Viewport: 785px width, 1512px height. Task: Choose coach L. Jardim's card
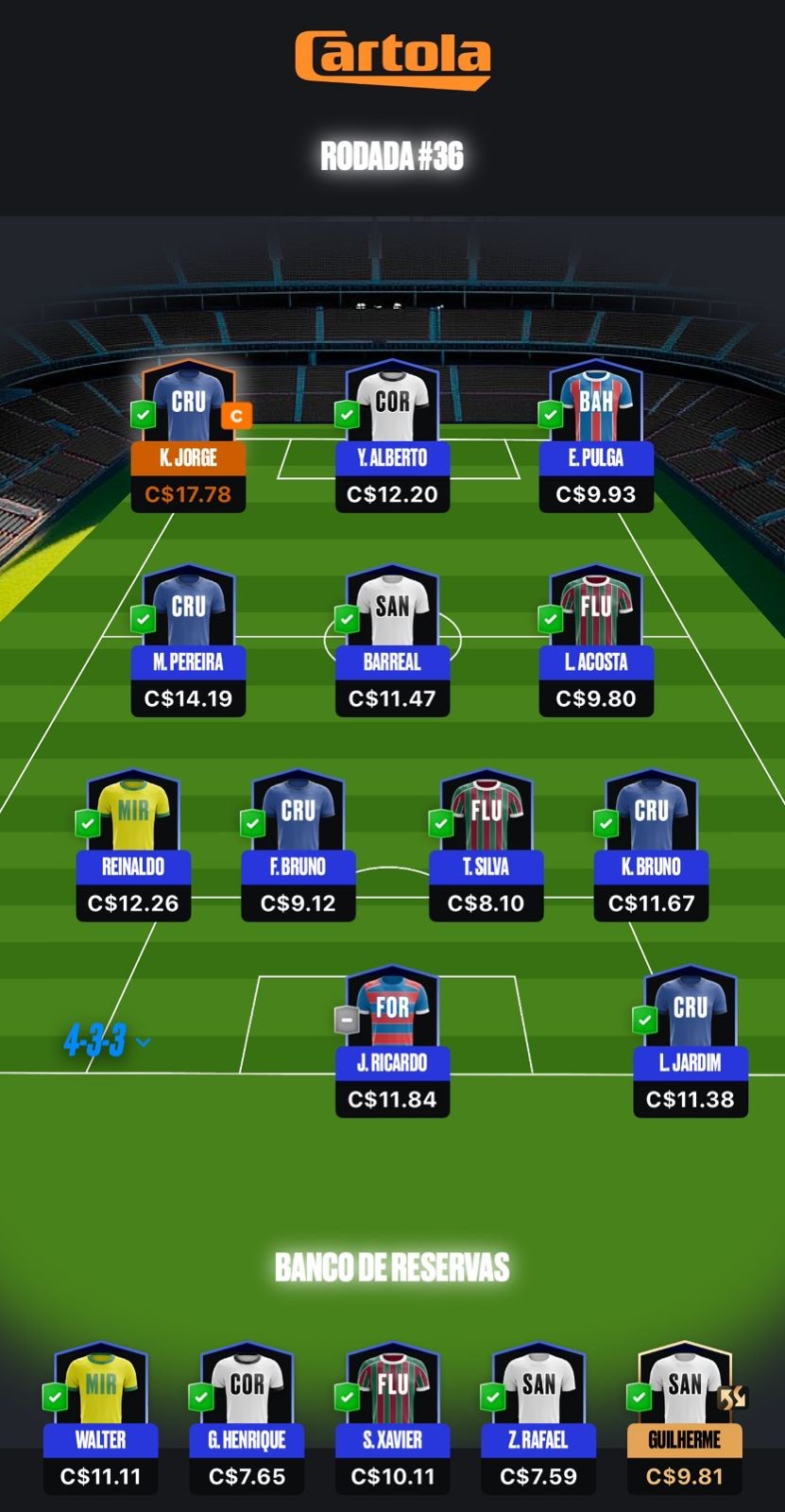point(691,1042)
